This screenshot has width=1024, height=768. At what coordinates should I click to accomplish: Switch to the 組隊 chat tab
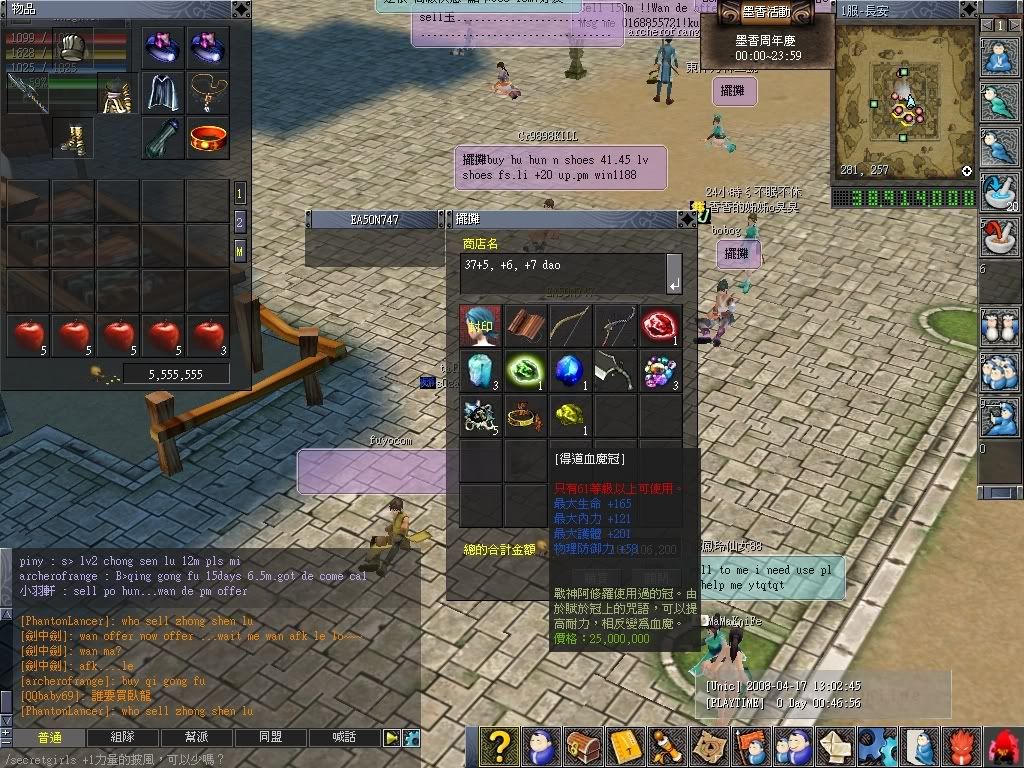coord(123,737)
